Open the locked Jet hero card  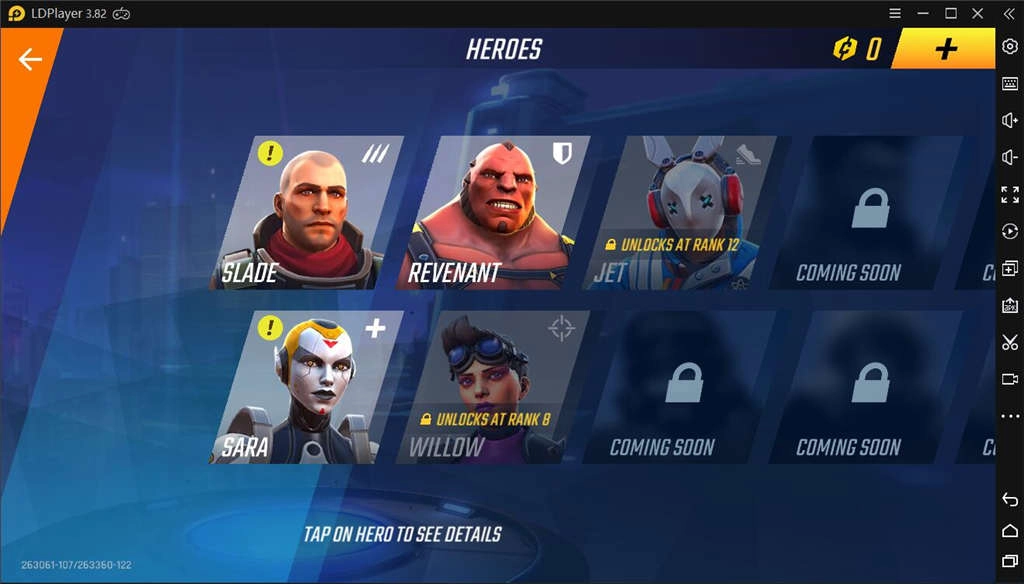pos(682,213)
